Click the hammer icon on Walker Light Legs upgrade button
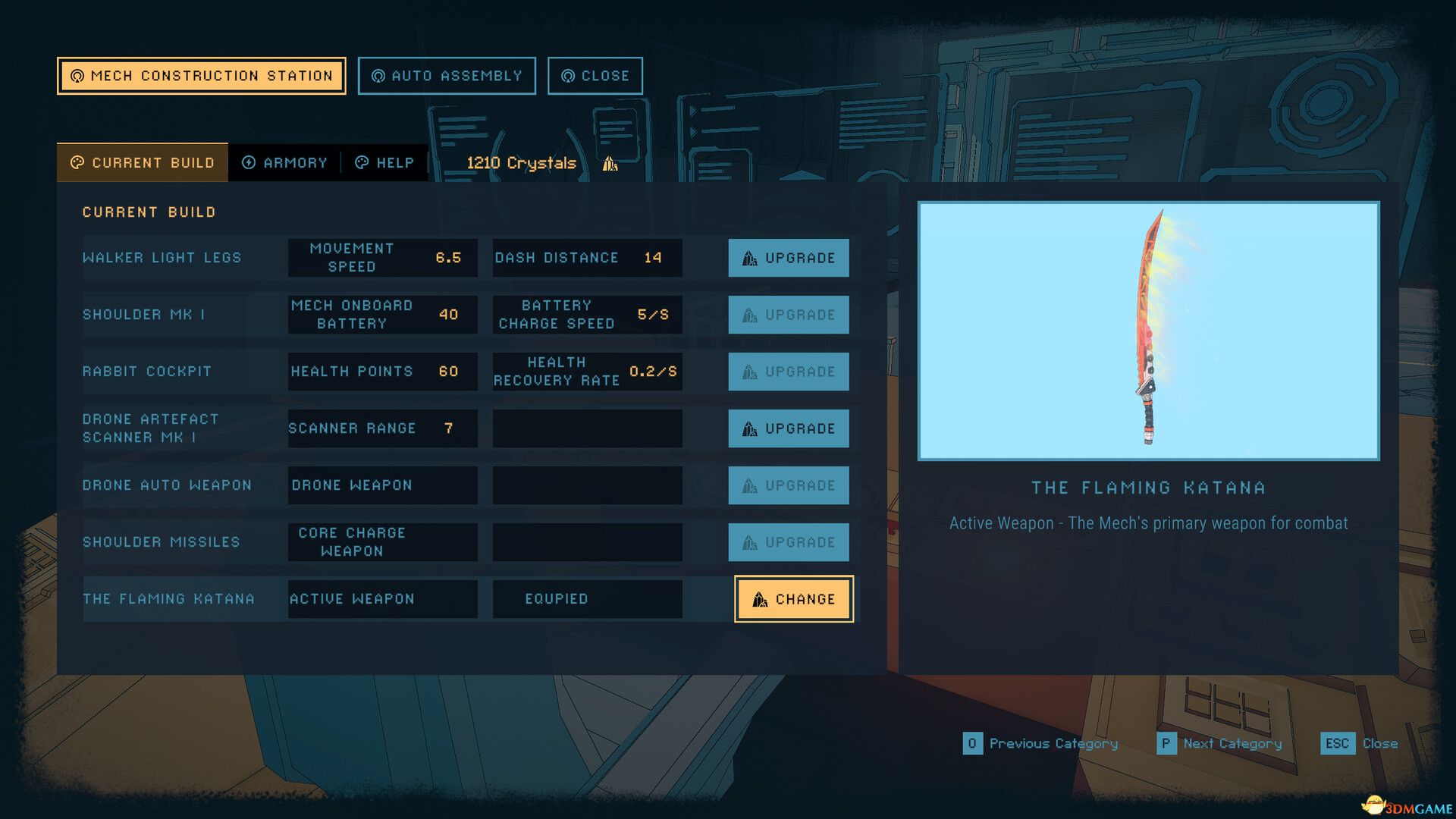 click(x=750, y=258)
